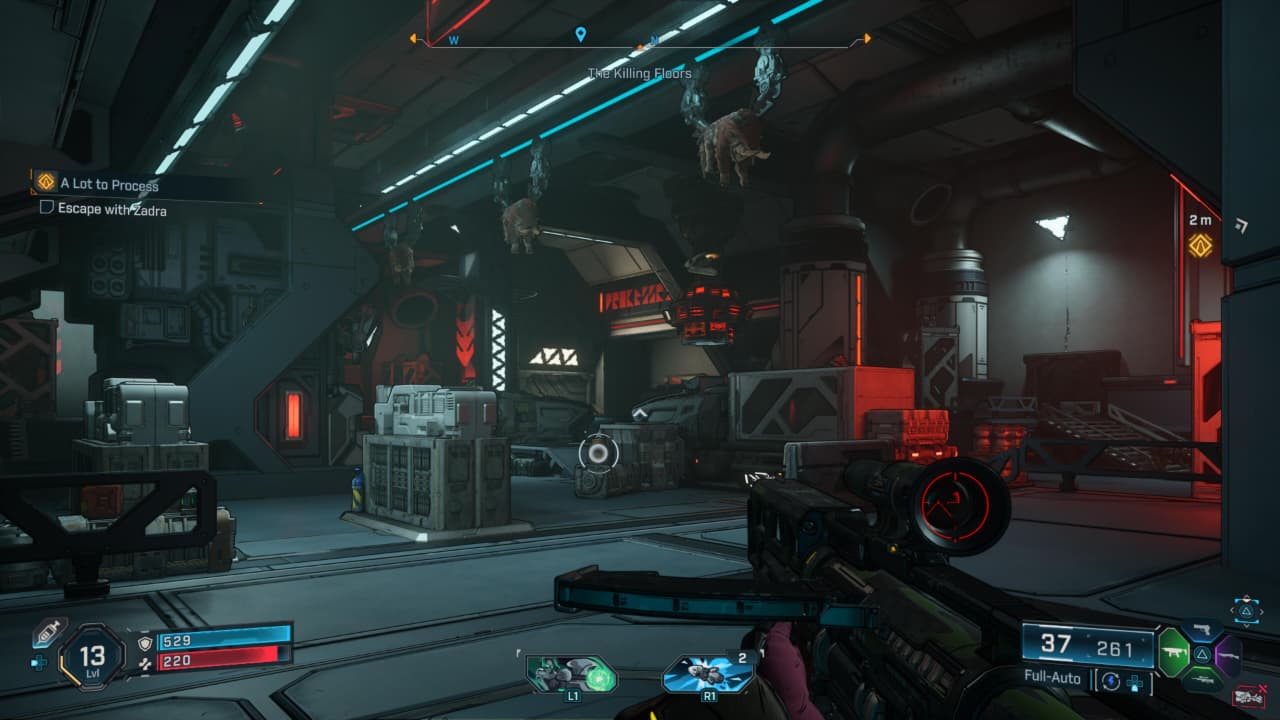
Task: Select the "A Lot to Process" quest tracker
Action: pyautogui.click(x=108, y=184)
